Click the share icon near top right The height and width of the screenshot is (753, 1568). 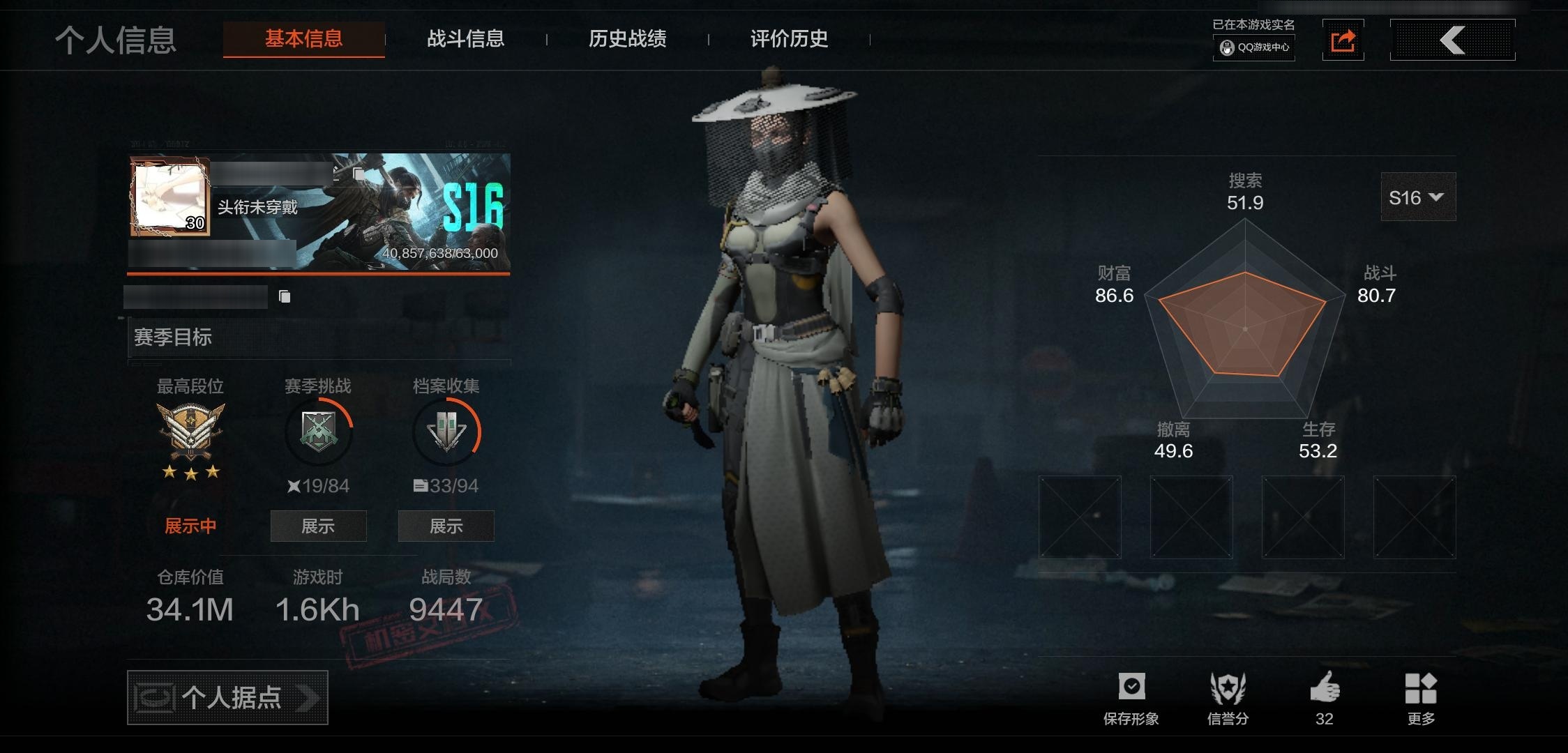[1343, 40]
